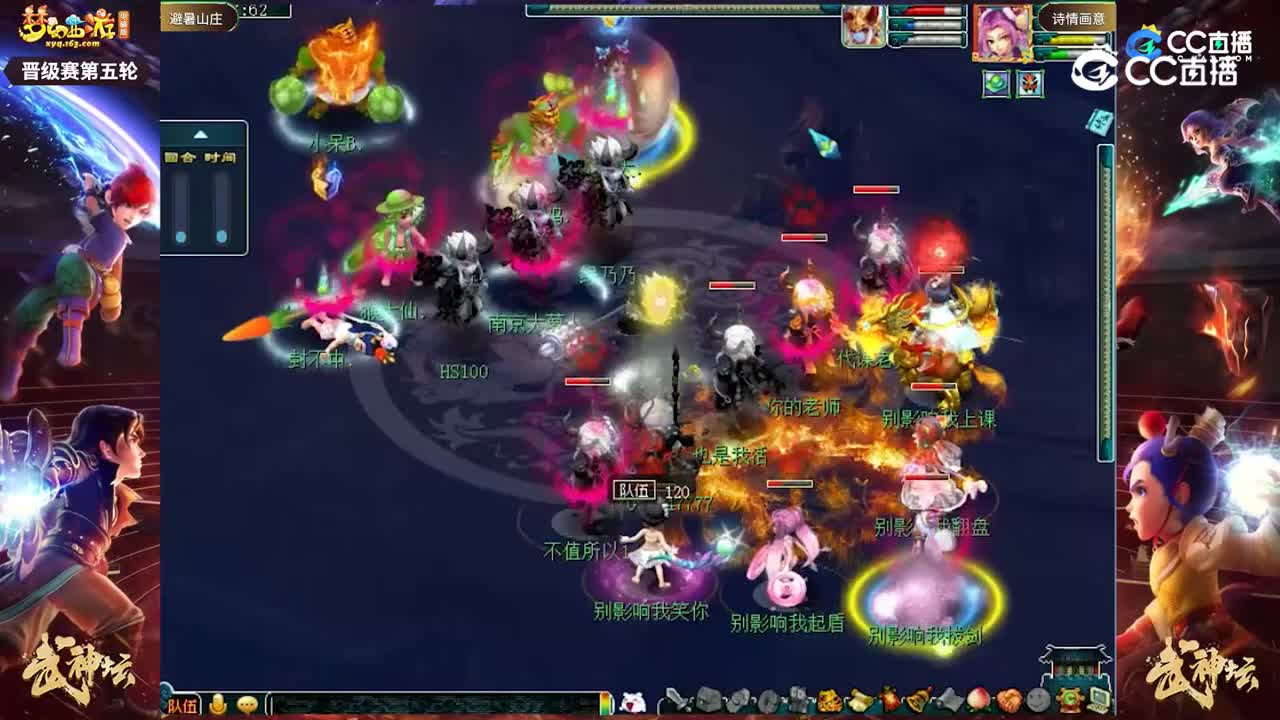Click the peach item icon in the toolbar

977,699
